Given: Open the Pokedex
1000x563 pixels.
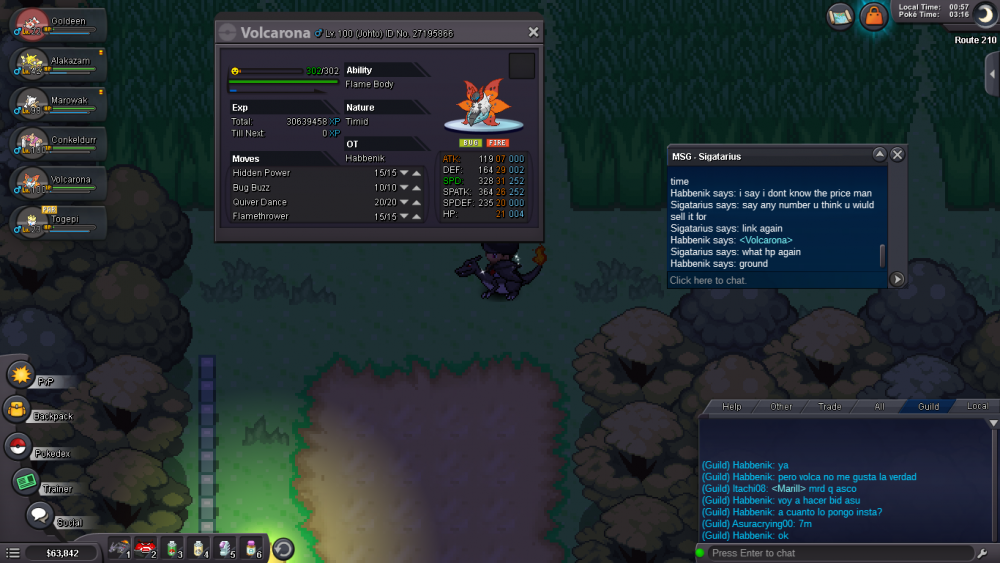Looking at the screenshot, I should (18, 446).
